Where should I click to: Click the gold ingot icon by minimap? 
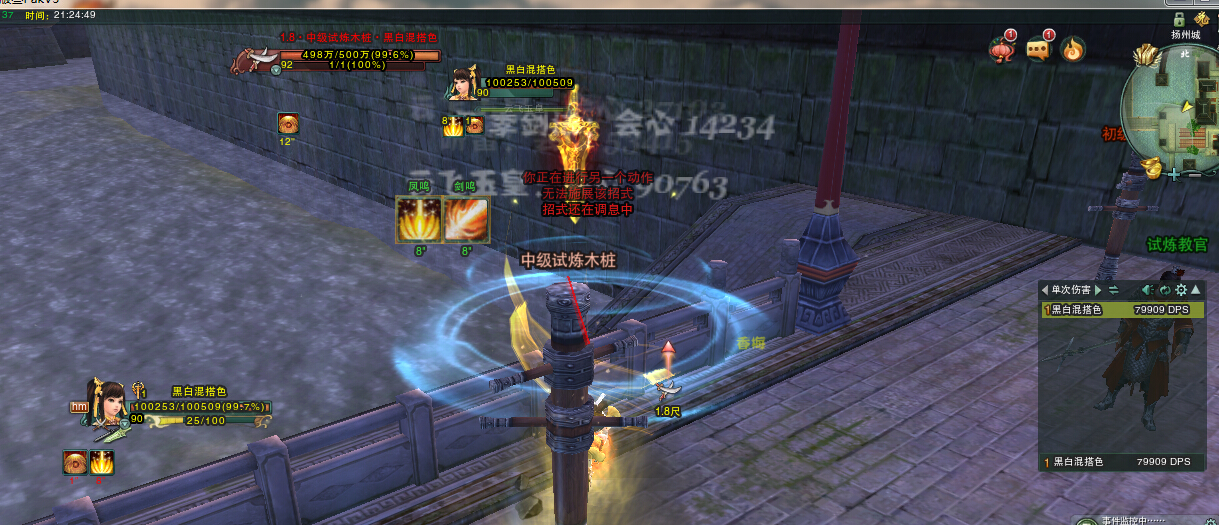click(x=1152, y=167)
